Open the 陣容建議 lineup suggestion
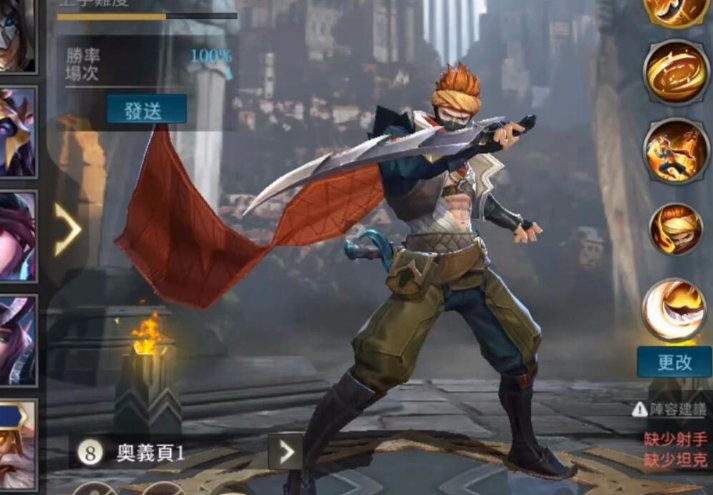Viewport: 713px width, 495px height. click(669, 408)
